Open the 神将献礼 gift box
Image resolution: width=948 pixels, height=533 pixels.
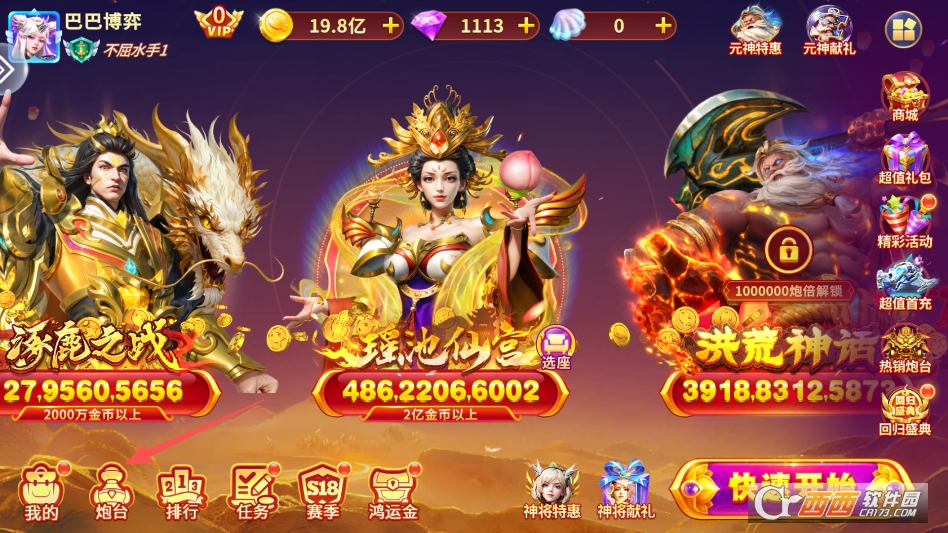pos(626,489)
